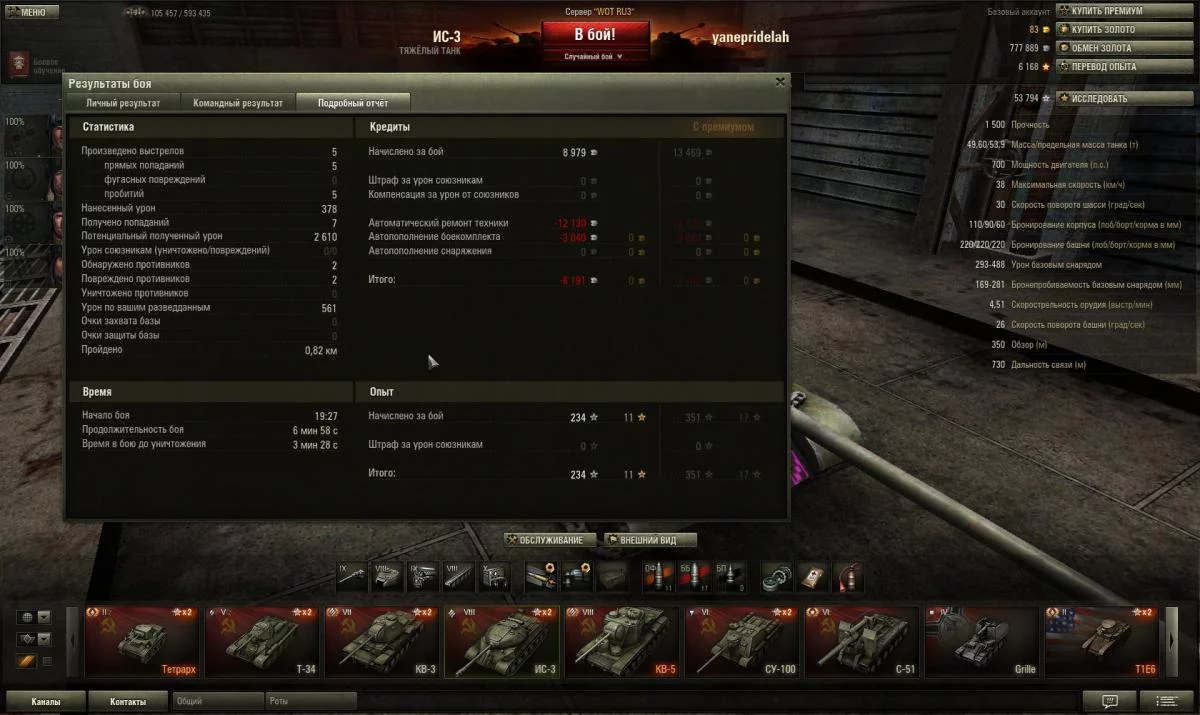Close the Результаты боя window
The height and width of the screenshot is (715, 1200).
point(781,82)
